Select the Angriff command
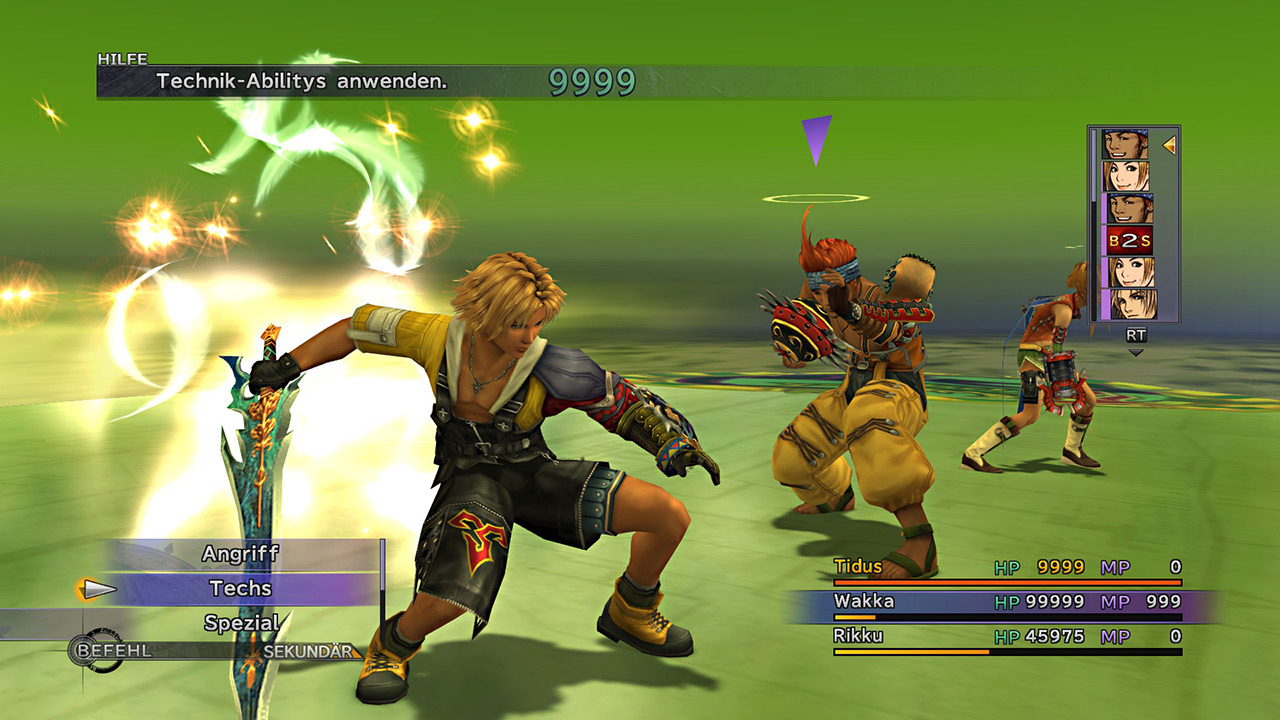Viewport: 1280px width, 720px height. (x=240, y=554)
